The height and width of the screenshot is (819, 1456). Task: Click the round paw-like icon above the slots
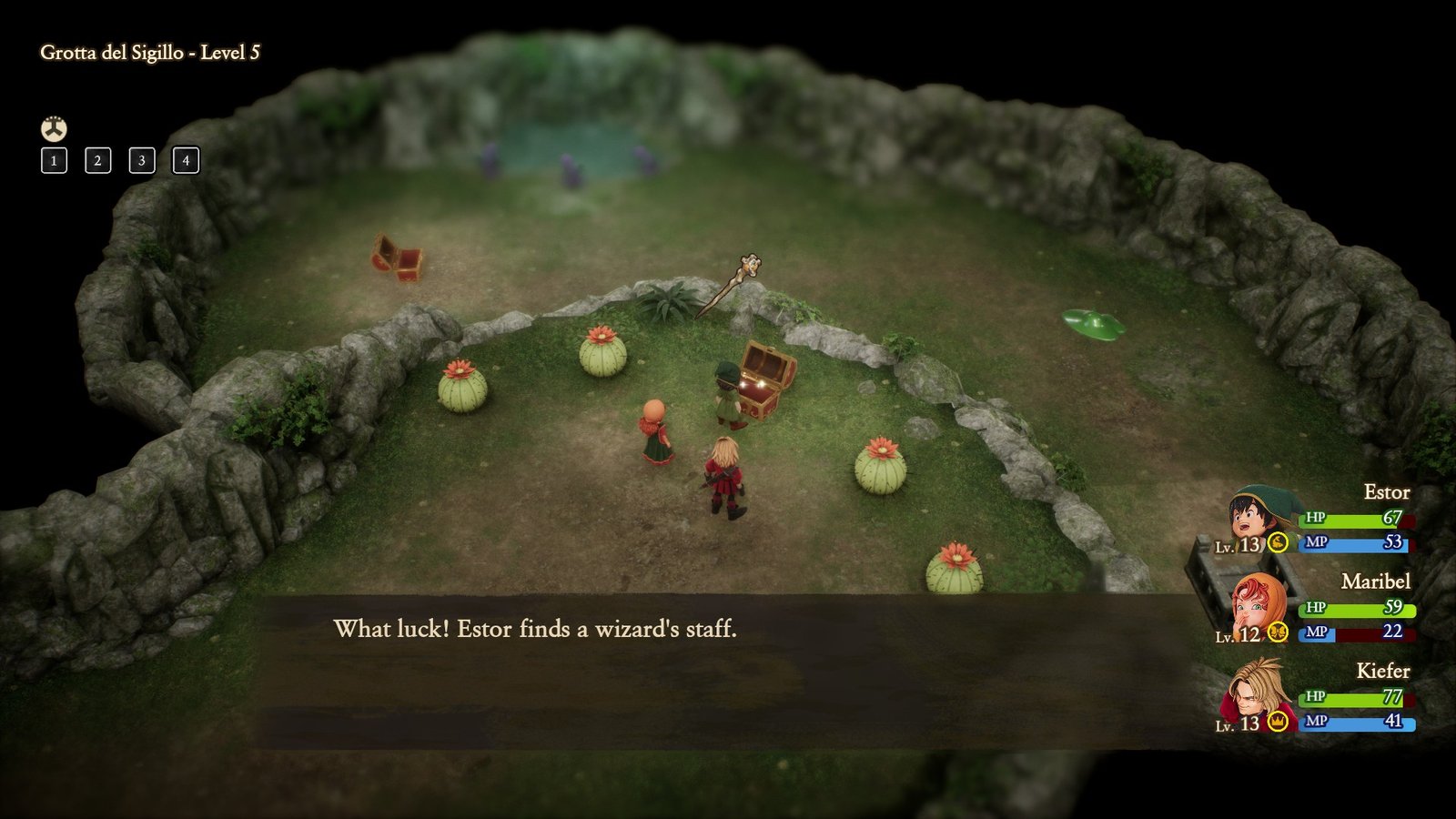tap(54, 128)
